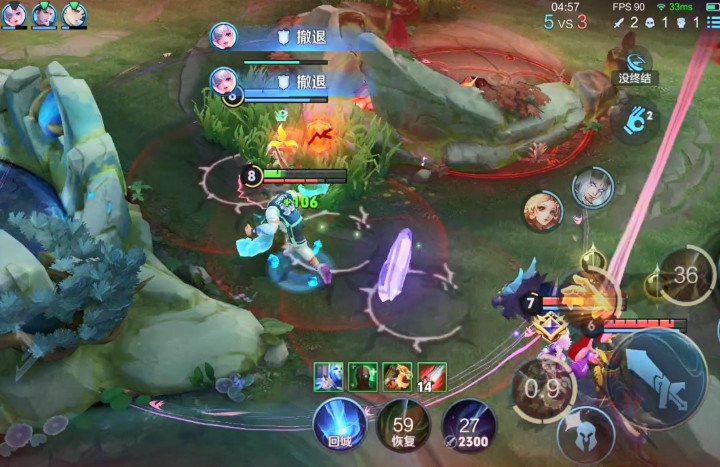Select the third teammate portrait in the top row

tap(74, 14)
